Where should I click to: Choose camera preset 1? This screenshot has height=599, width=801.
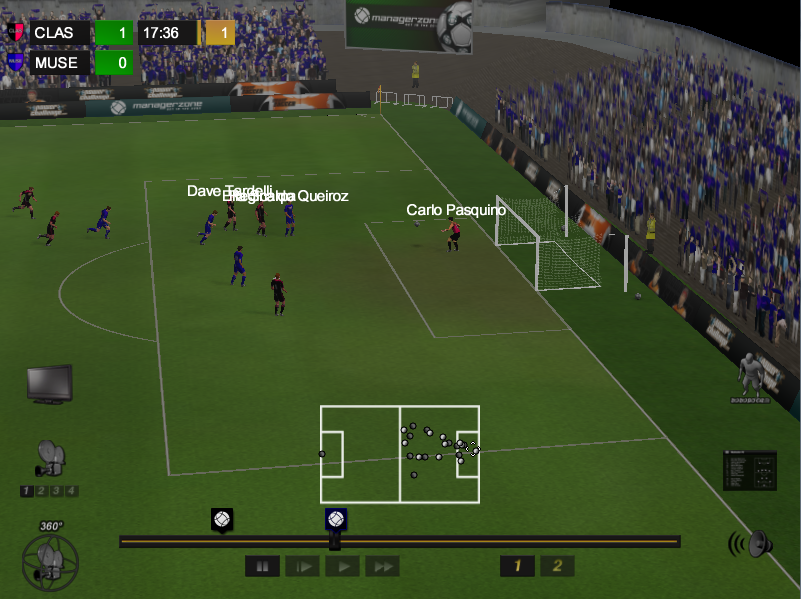point(27,491)
